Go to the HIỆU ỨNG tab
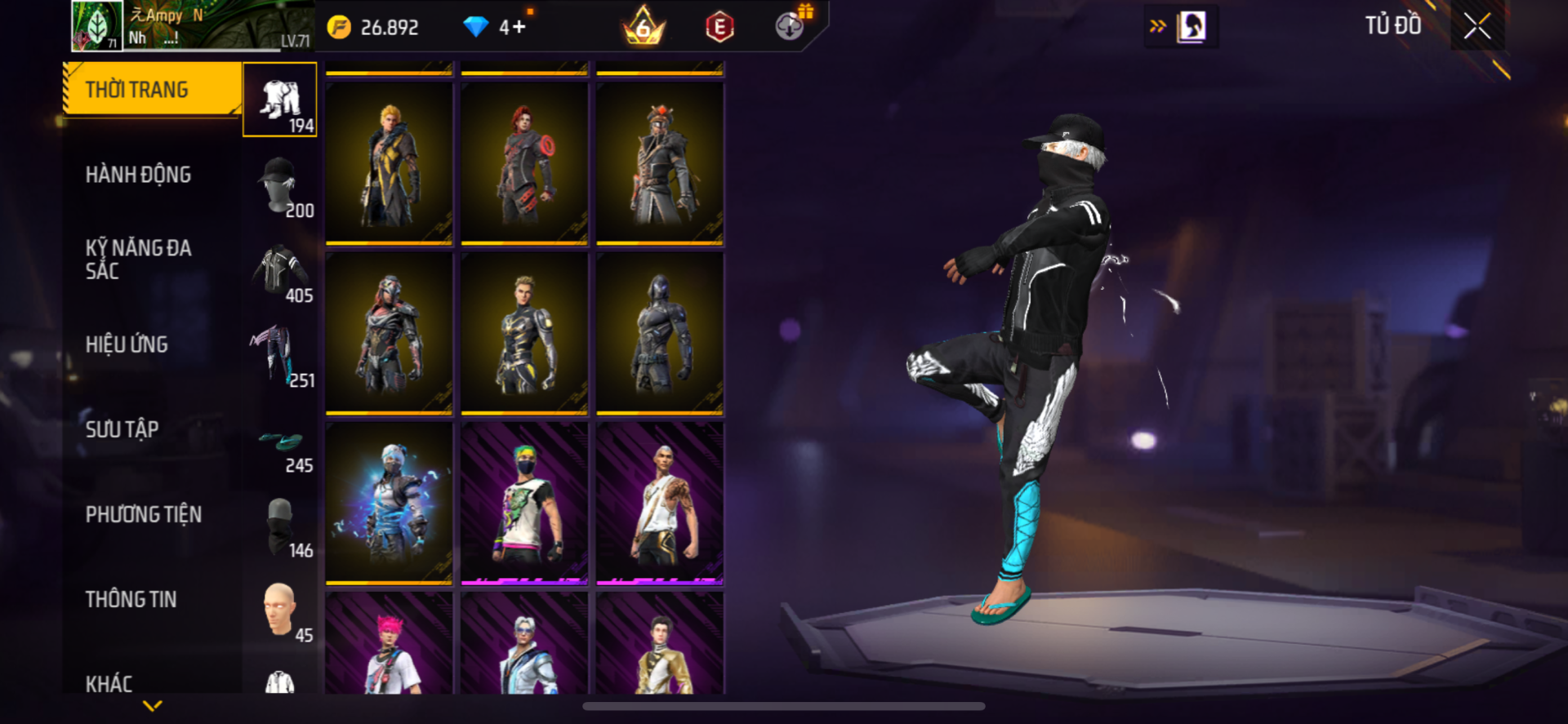The height and width of the screenshot is (724, 1568). (127, 344)
